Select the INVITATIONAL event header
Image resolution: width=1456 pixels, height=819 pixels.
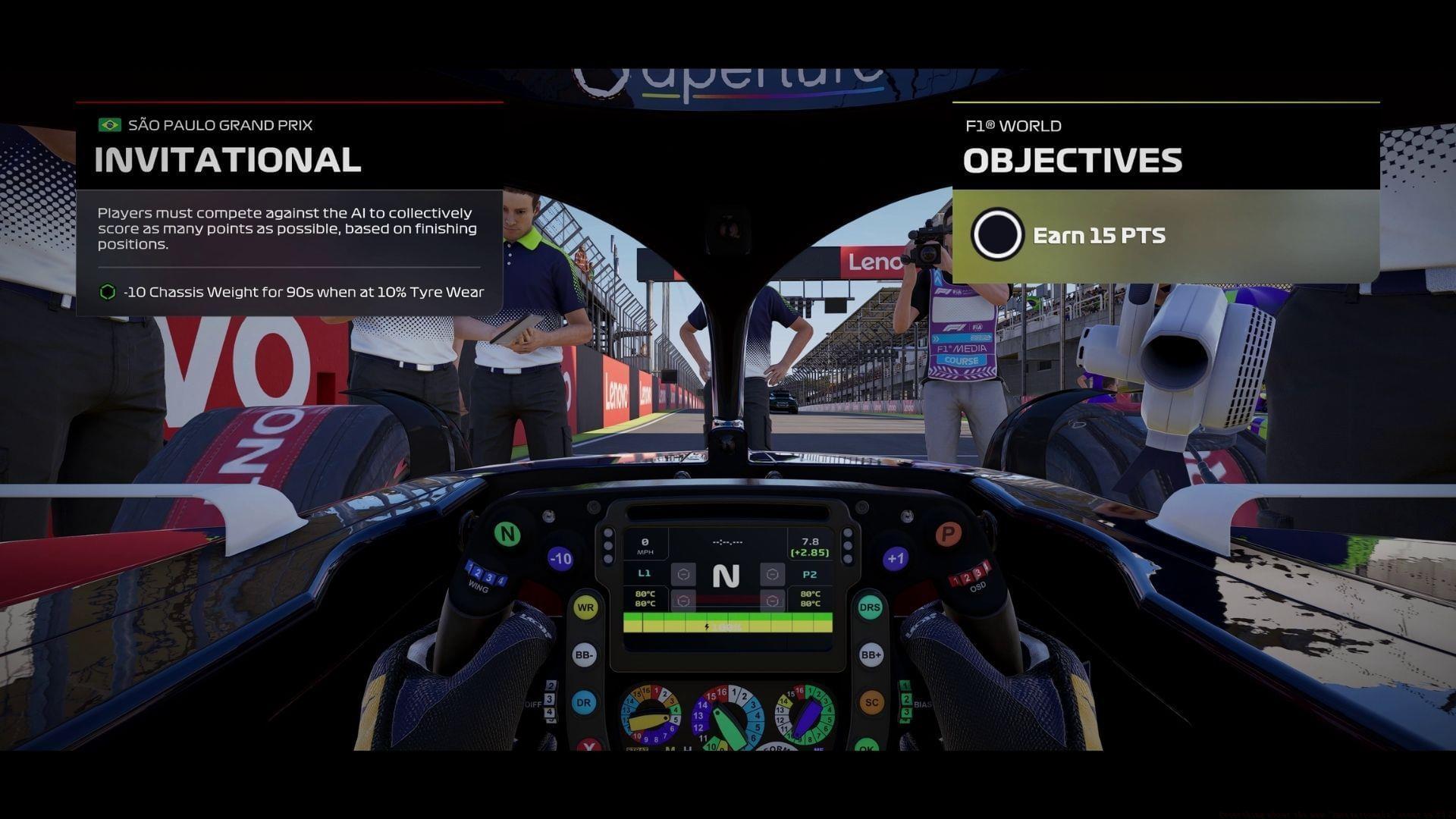tap(227, 161)
